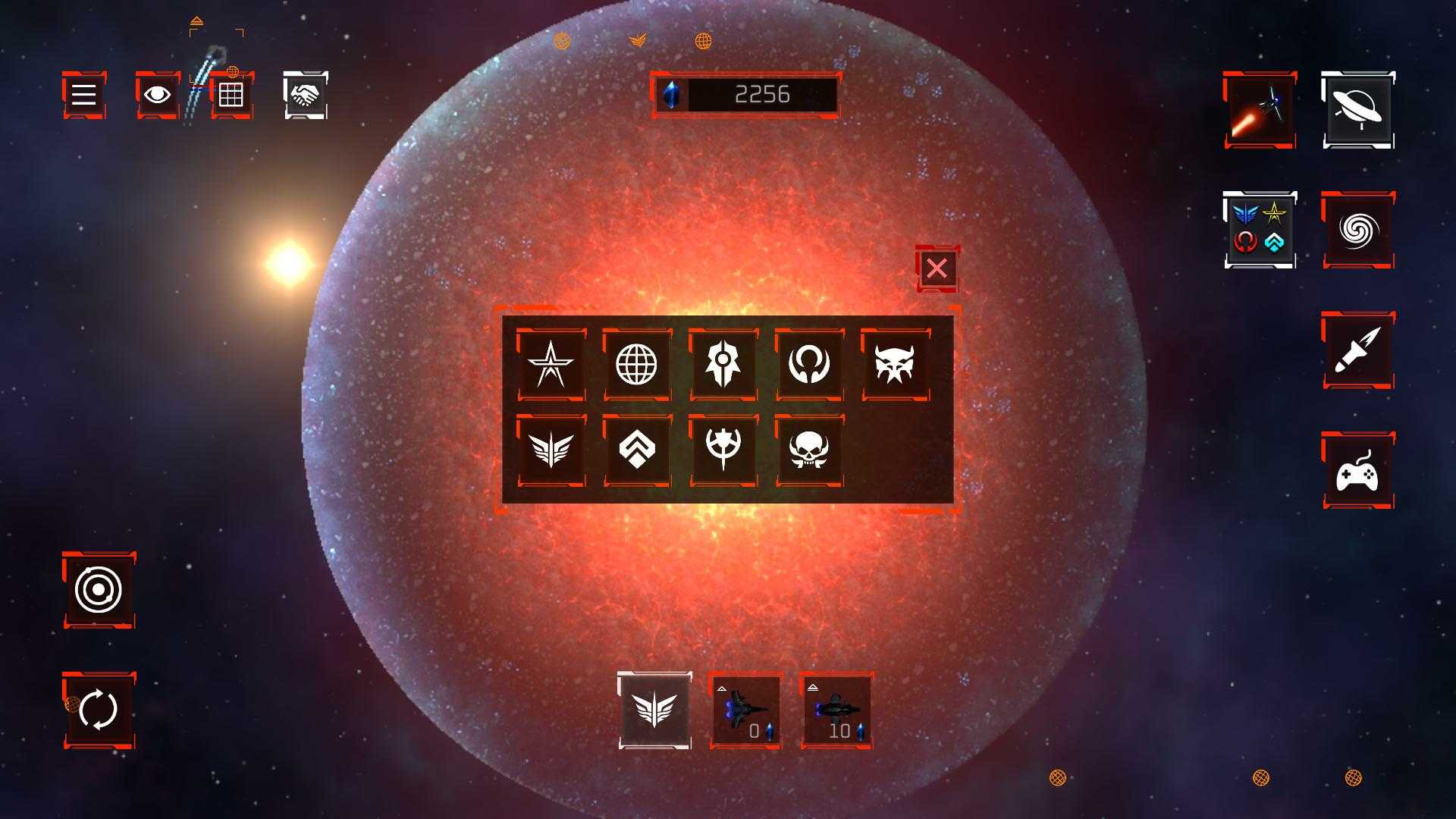Activate the concentric orbit rings button
The image size is (1456, 819).
click(99, 590)
